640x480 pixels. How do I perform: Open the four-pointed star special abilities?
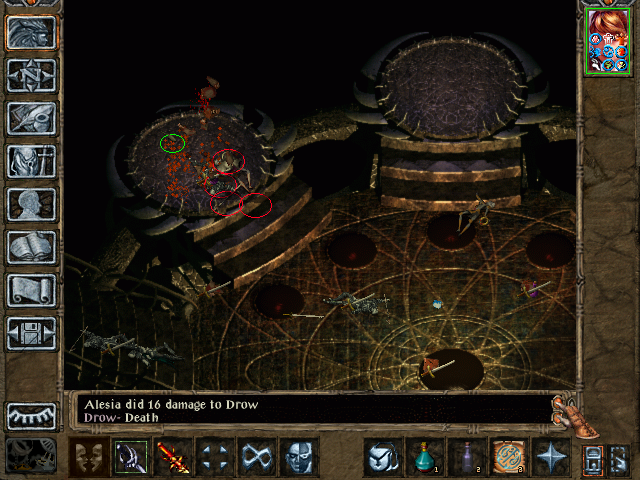point(550,459)
